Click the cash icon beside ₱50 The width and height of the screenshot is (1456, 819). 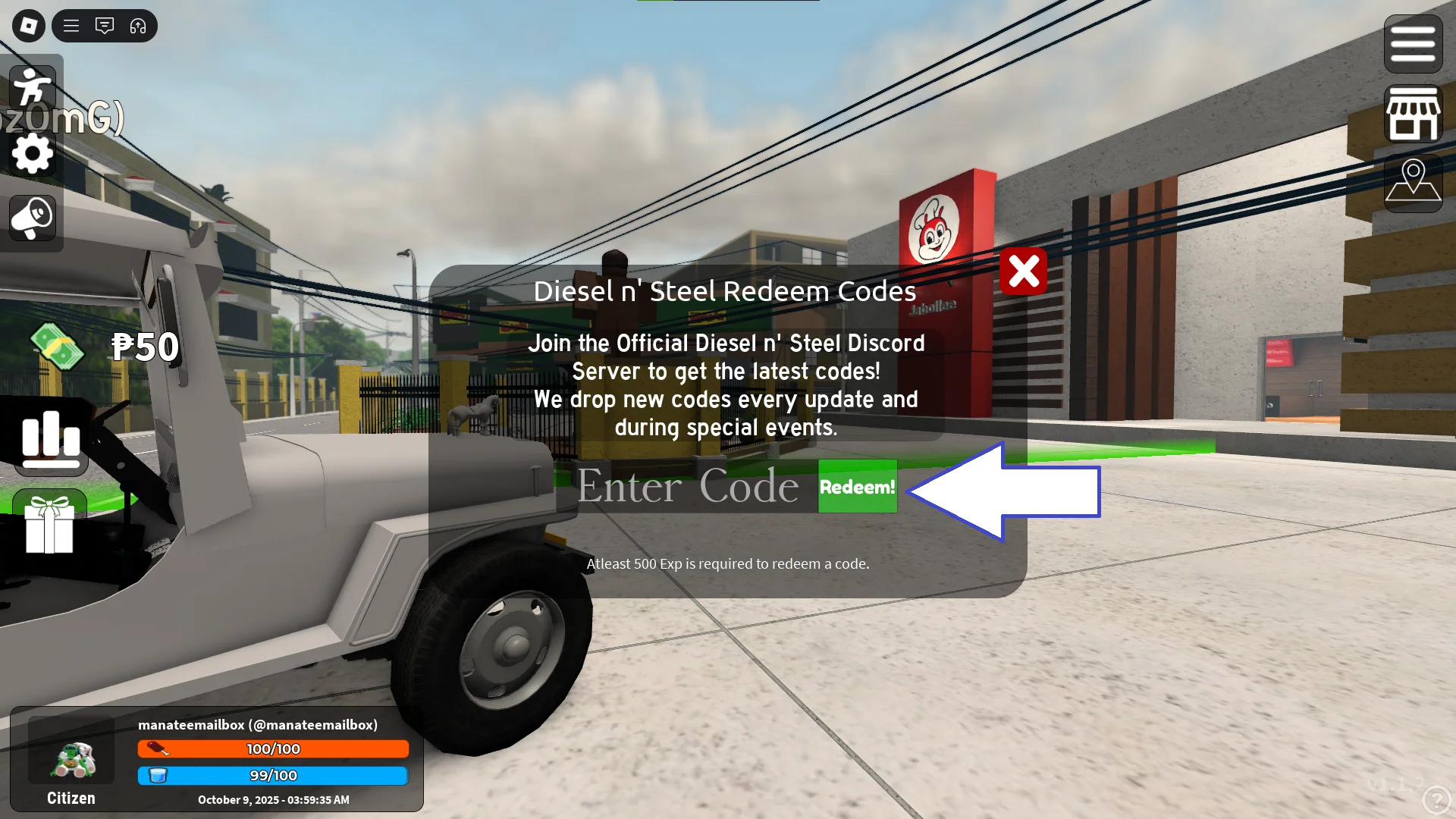(57, 347)
